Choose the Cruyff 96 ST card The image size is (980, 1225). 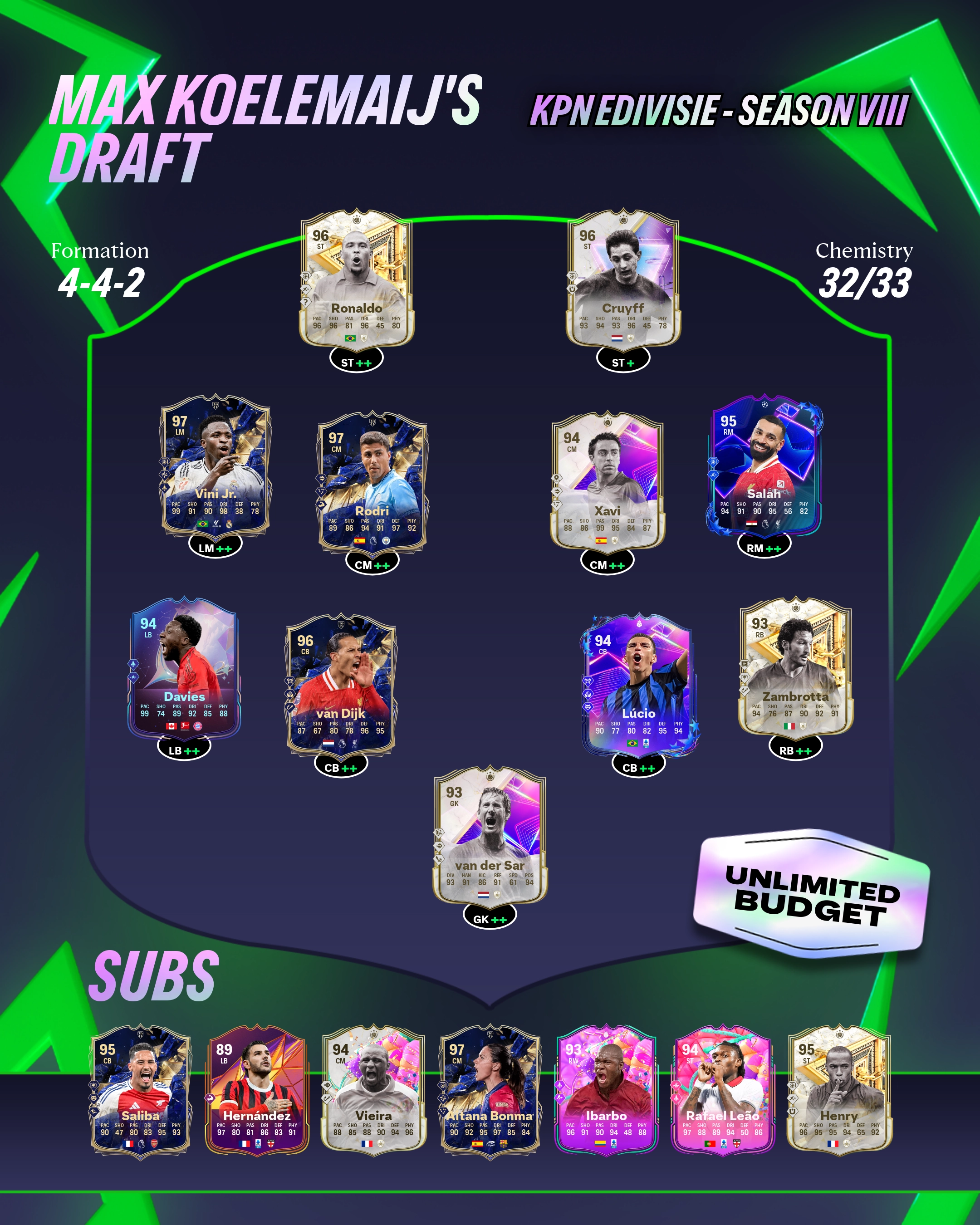622,279
